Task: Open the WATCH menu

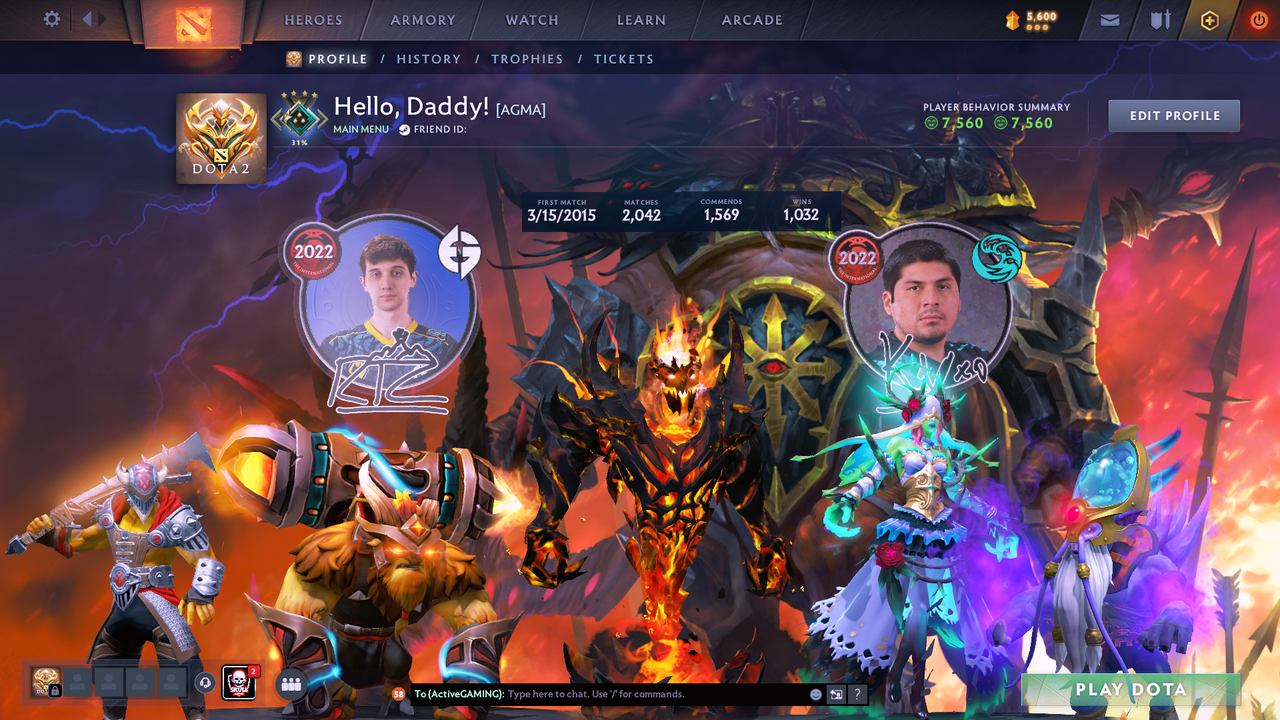Action: click(531, 19)
